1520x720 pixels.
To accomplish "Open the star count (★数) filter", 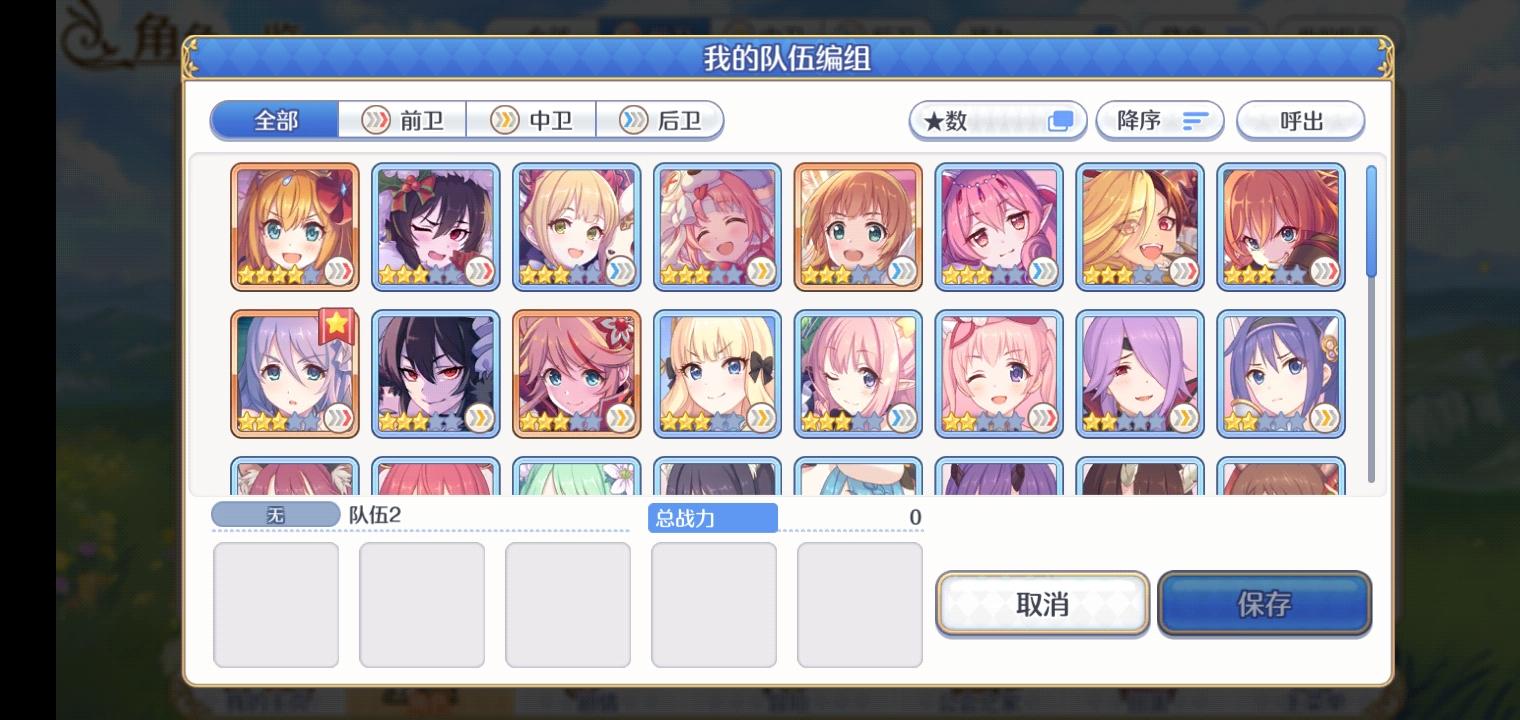I will click(996, 120).
